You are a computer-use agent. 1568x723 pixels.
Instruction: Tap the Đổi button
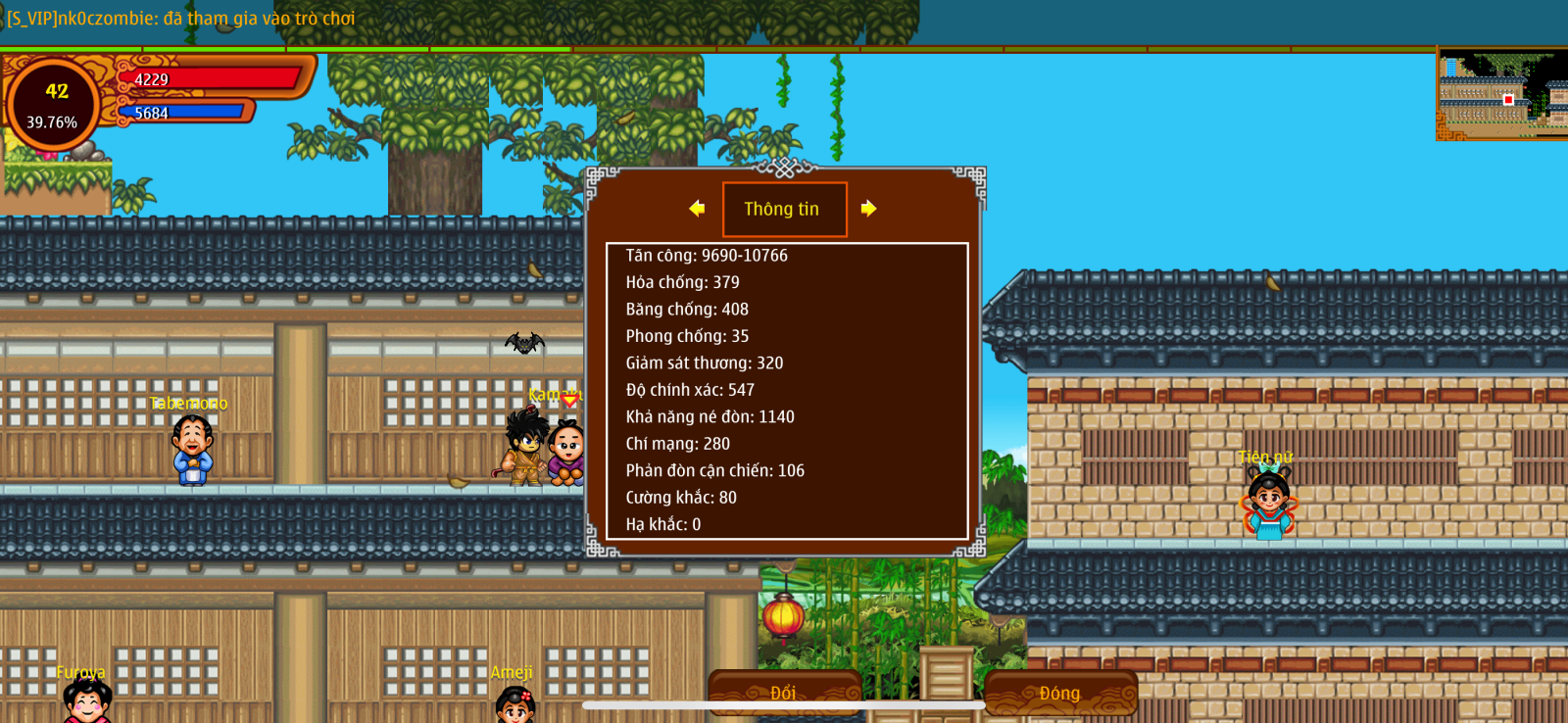(x=784, y=693)
